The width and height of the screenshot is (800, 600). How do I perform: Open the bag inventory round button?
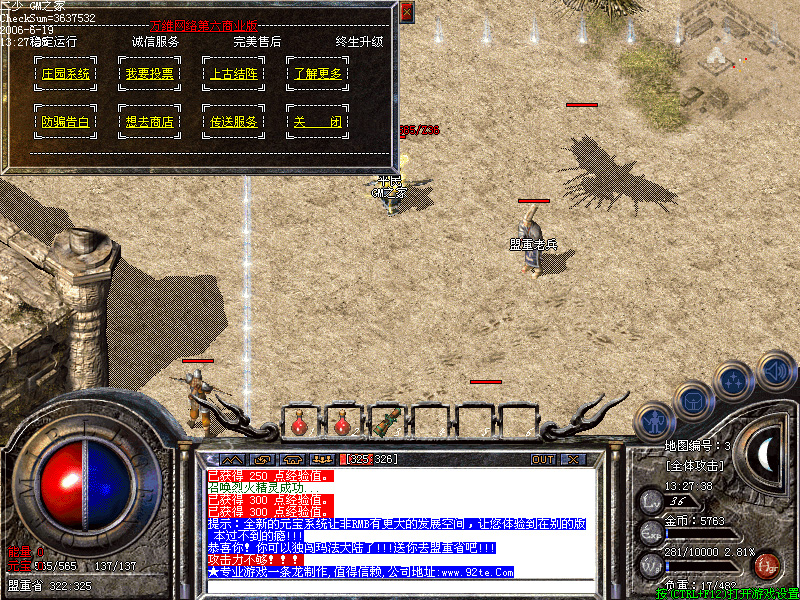(695, 399)
